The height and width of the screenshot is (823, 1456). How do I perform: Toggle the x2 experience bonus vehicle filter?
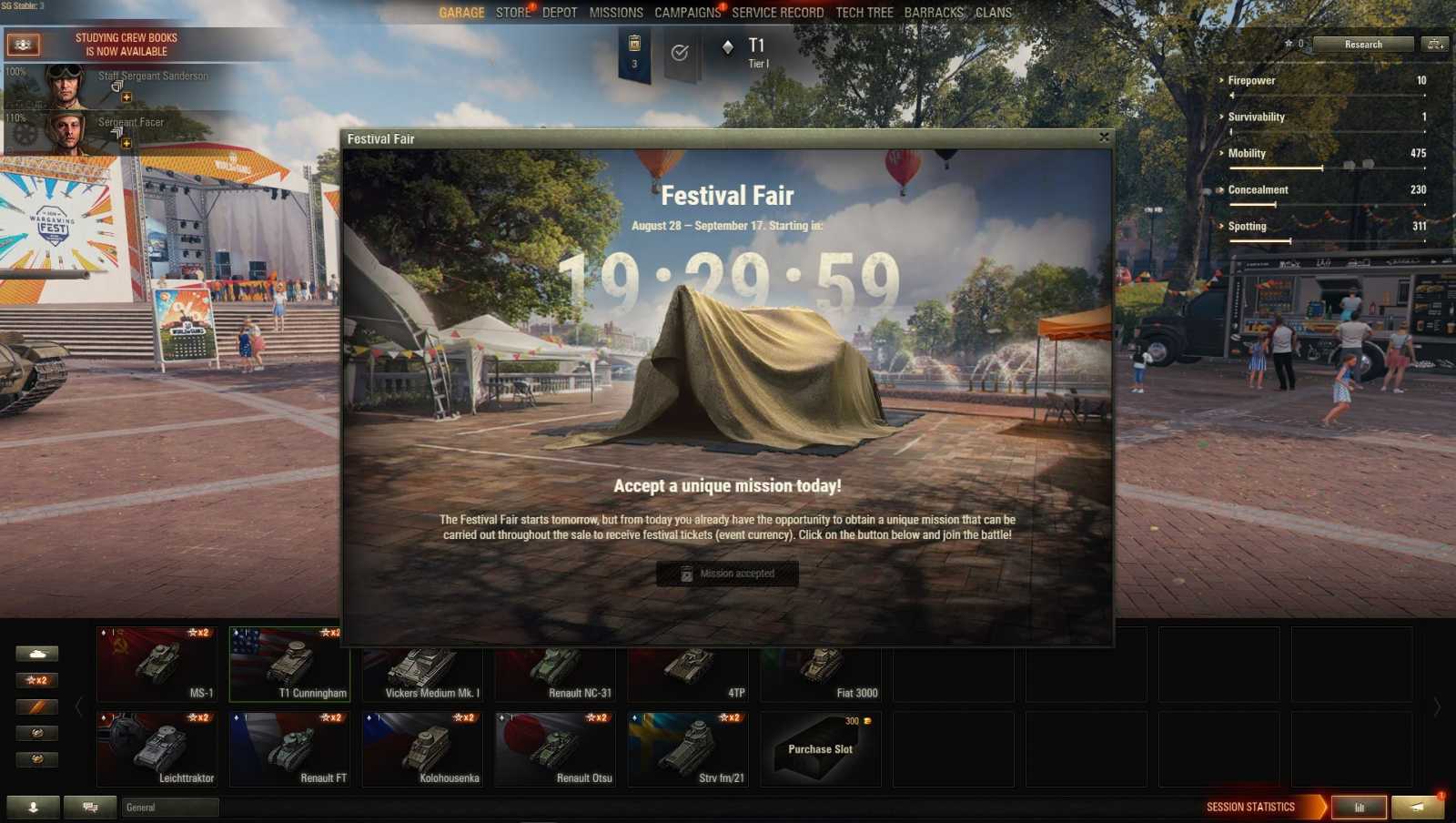37,679
